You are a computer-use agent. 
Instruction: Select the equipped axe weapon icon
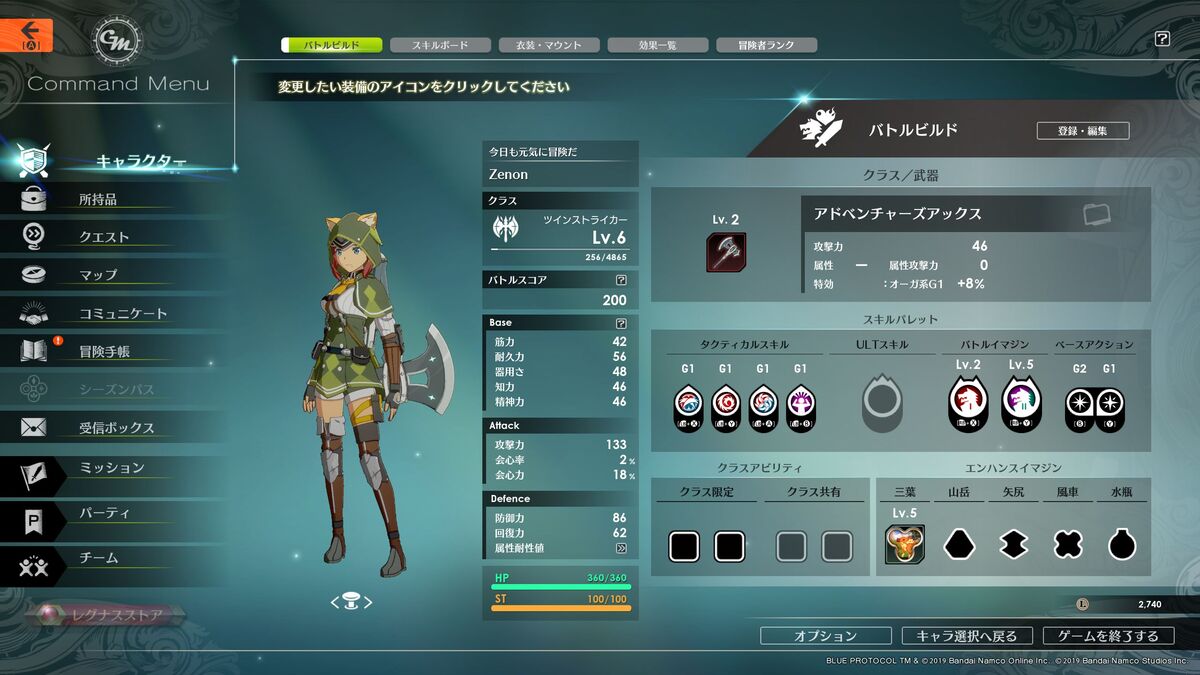[x=726, y=252]
